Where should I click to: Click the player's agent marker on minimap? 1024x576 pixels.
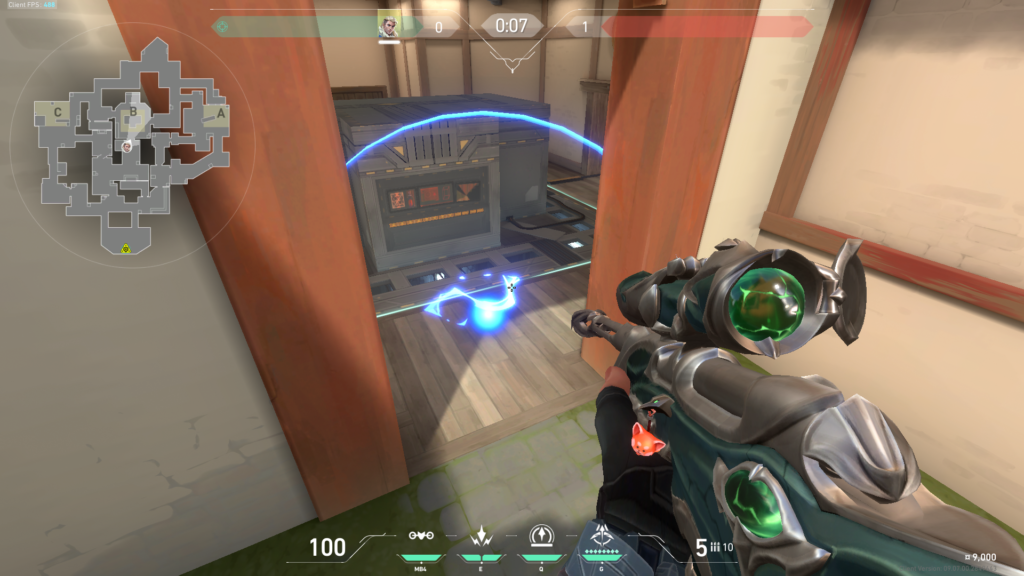(128, 147)
